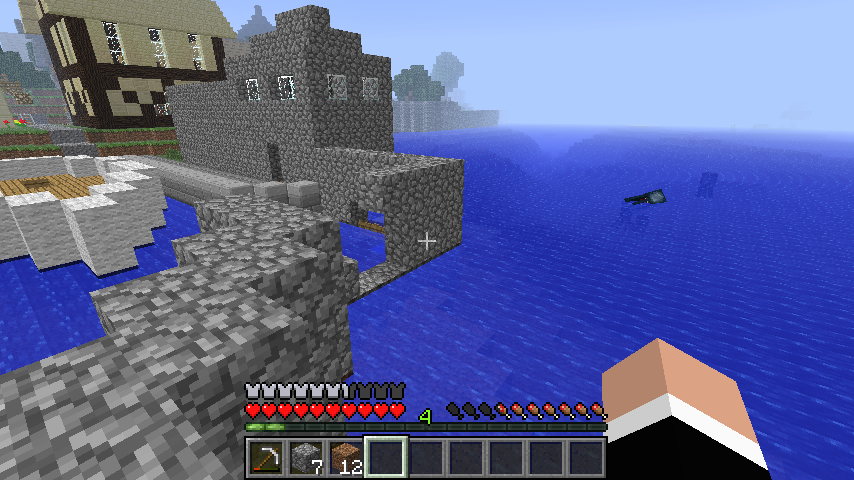Select the pickaxe hotbar slot
This screenshot has width=854, height=480.
pos(265,458)
